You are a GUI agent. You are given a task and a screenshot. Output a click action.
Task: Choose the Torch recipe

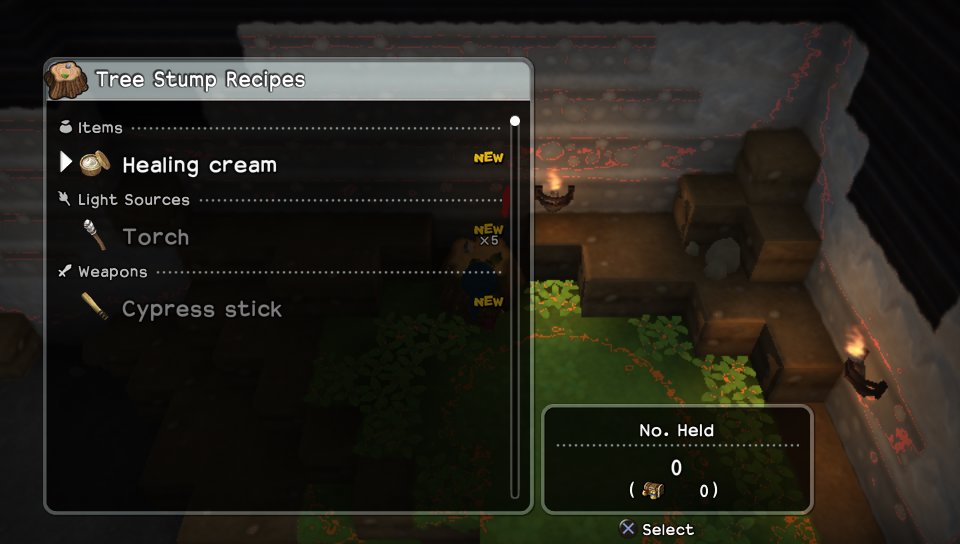click(156, 237)
